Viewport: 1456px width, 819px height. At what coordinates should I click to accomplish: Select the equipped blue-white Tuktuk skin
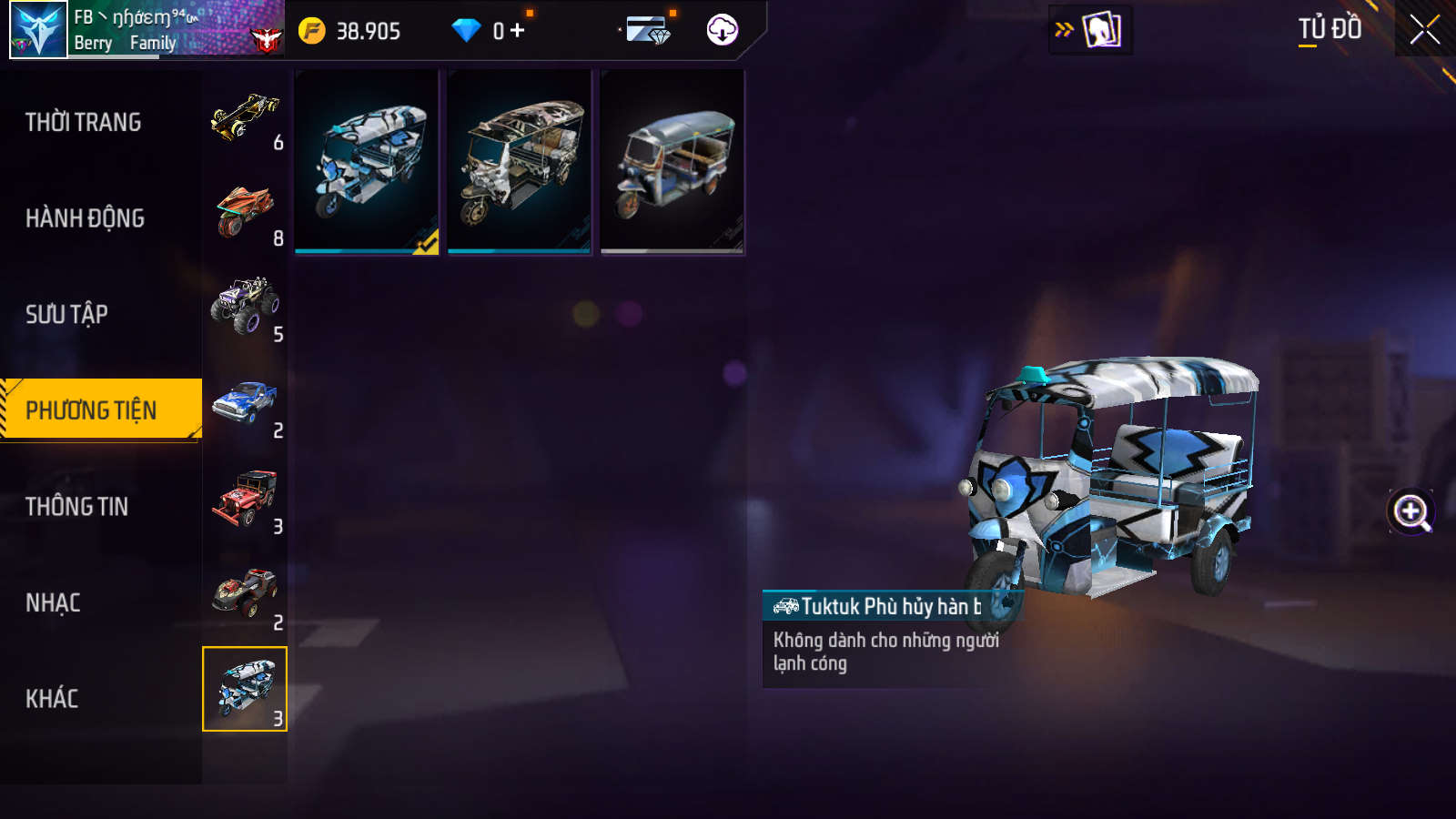click(x=367, y=161)
